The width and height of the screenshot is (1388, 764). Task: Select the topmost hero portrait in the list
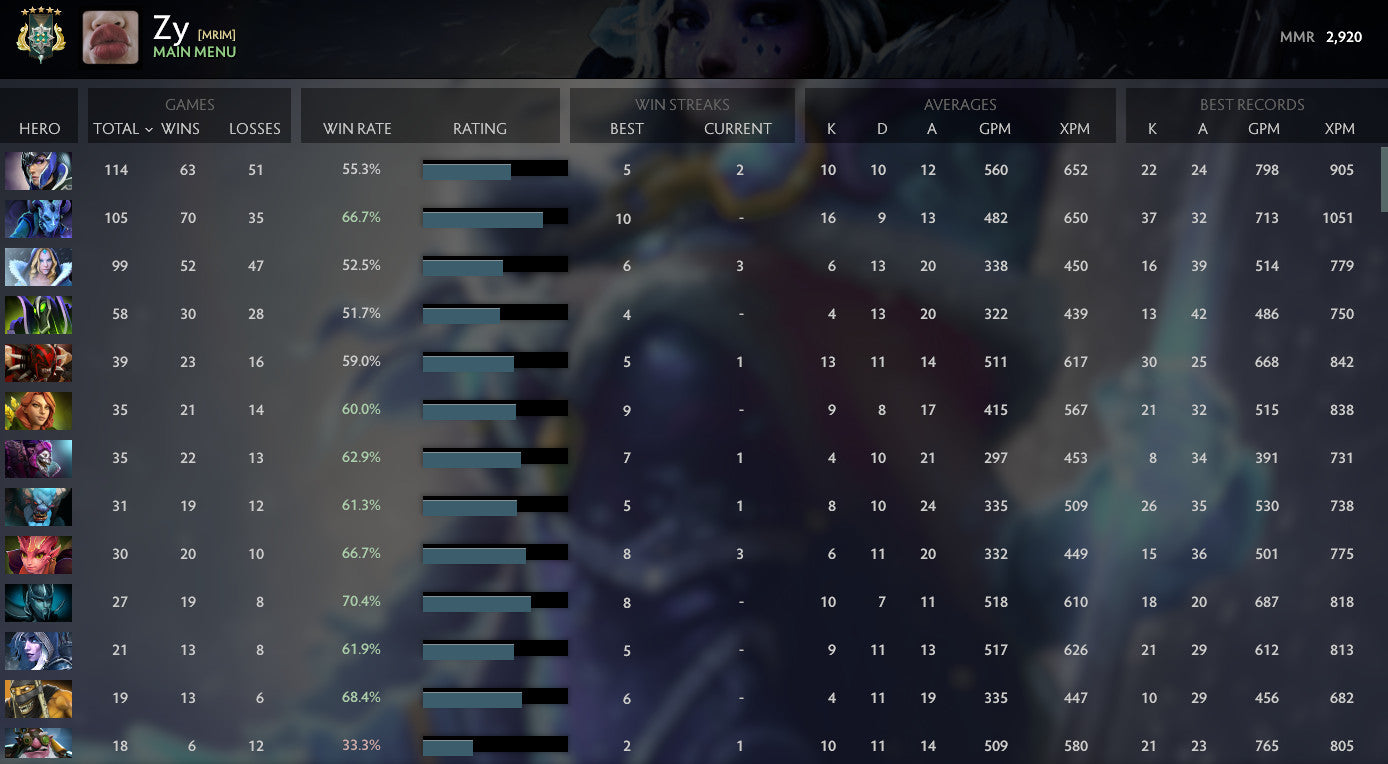pos(38,170)
